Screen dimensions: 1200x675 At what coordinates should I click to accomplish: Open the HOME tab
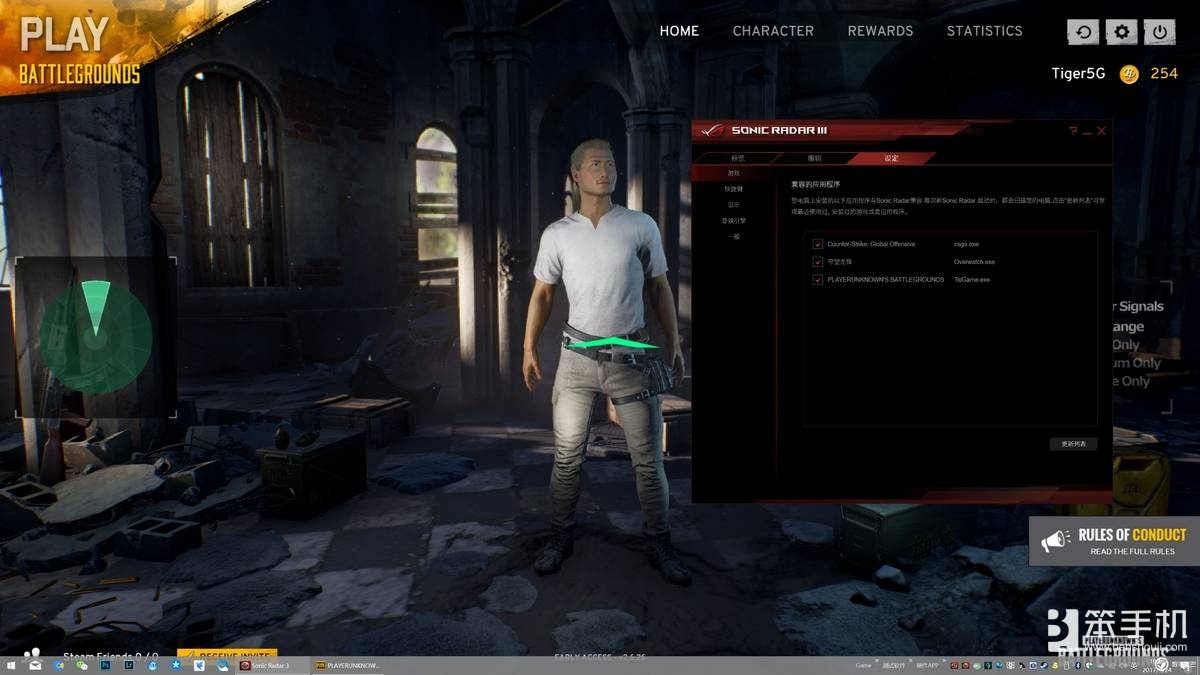click(679, 31)
